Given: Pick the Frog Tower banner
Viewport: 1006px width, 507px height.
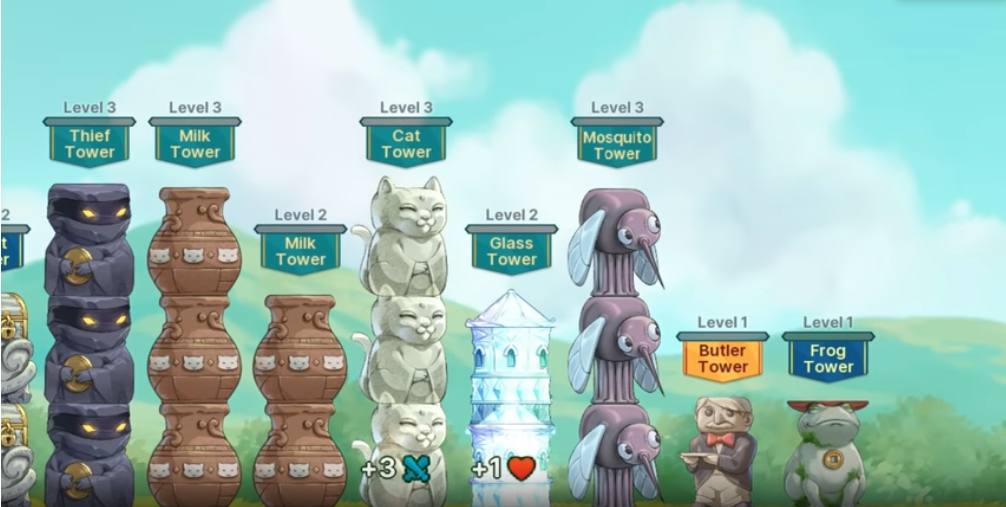Looking at the screenshot, I should pyautogui.click(x=828, y=358).
